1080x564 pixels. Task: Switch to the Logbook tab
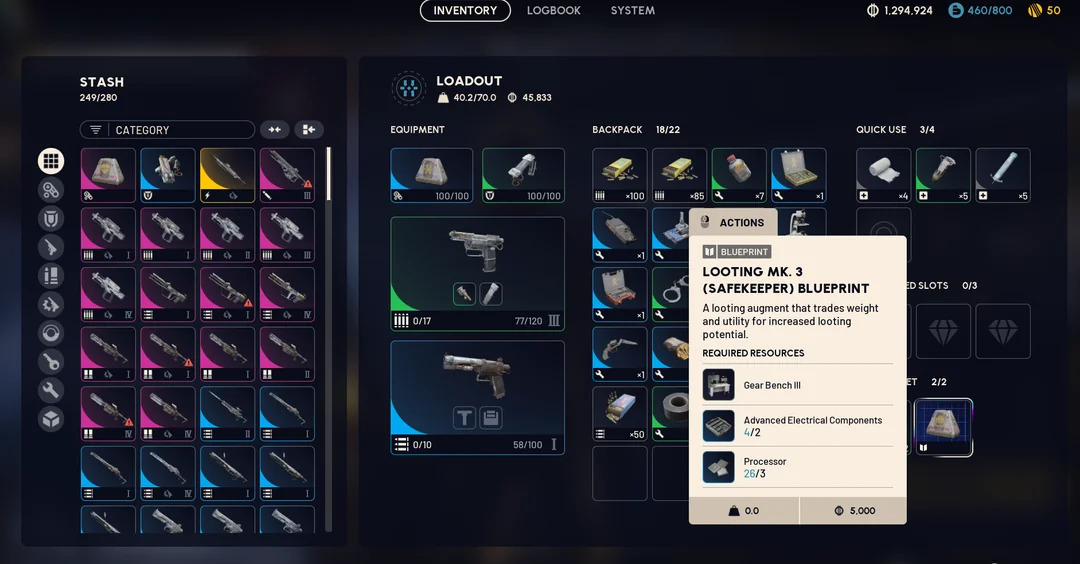pyautogui.click(x=554, y=11)
